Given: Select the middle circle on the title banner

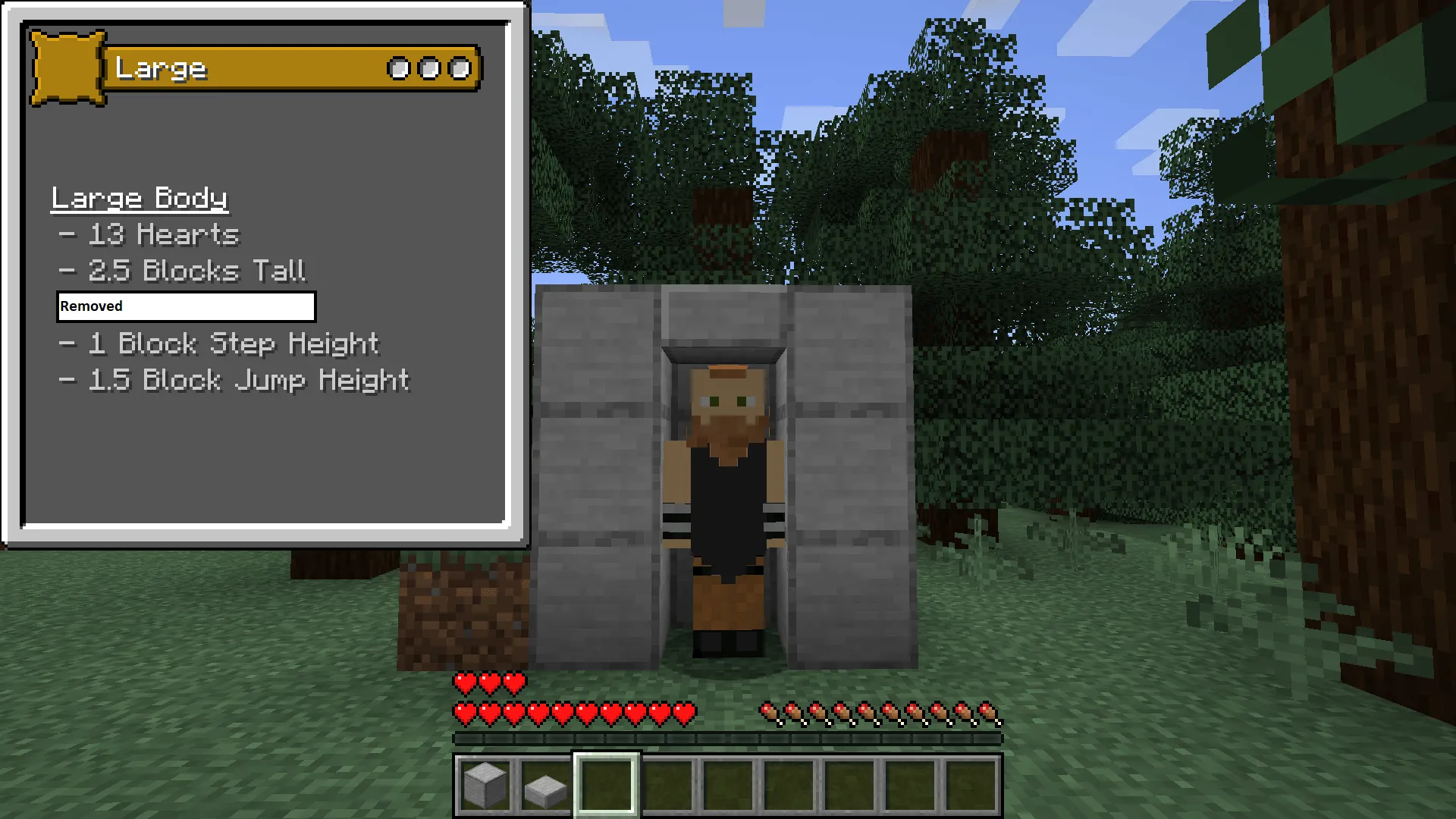Looking at the screenshot, I should pos(430,68).
